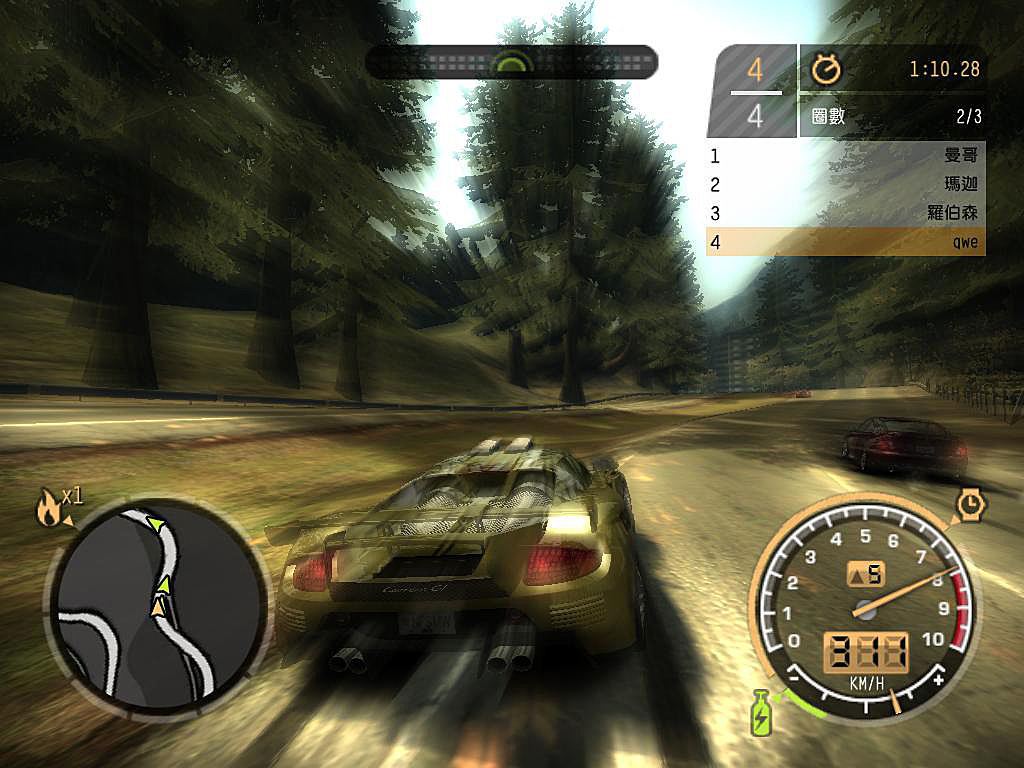Select racer 曼哥 in the standings
The image size is (1024, 768).
[x=845, y=156]
